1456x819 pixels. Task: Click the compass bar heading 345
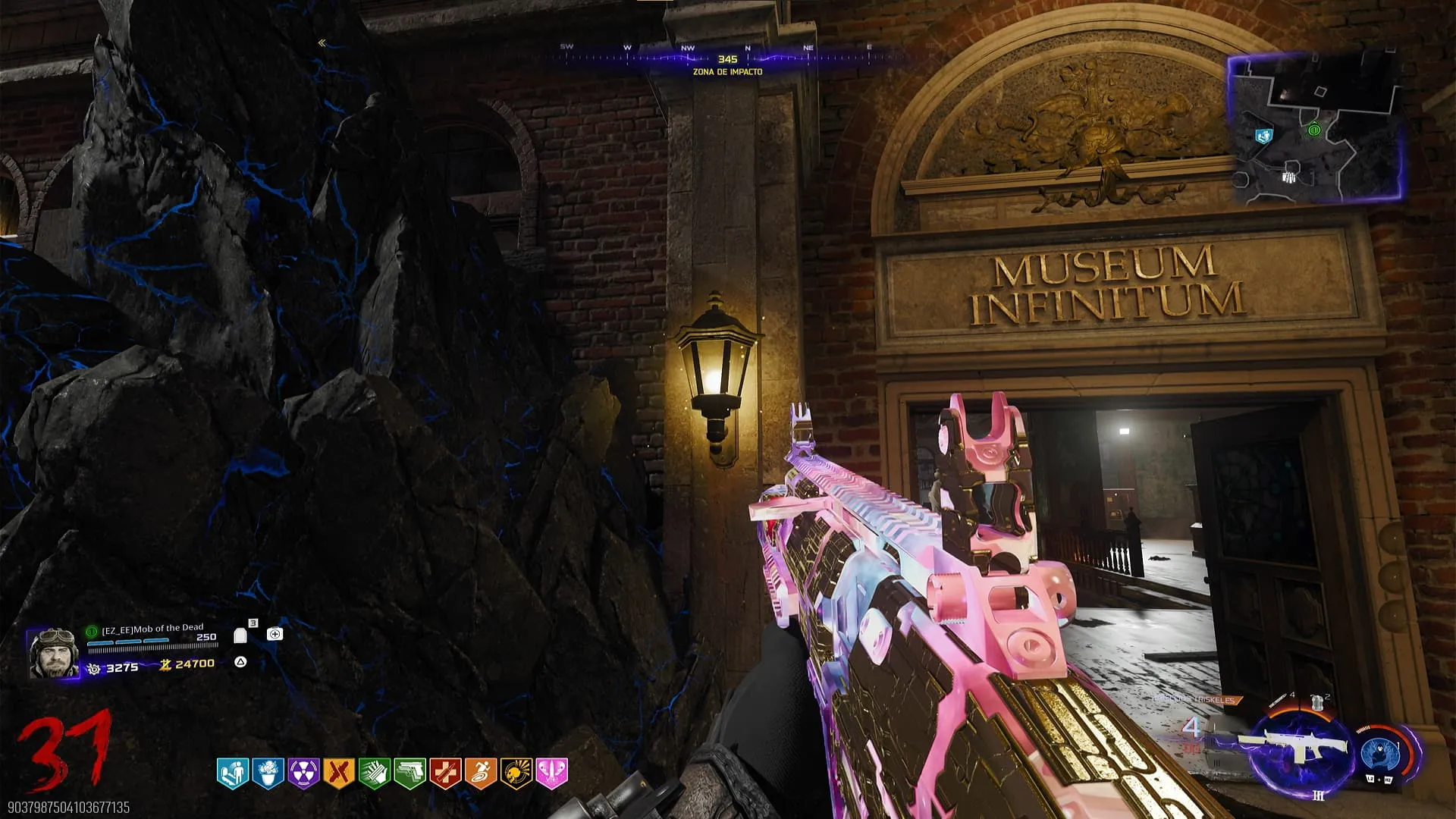coord(727,58)
